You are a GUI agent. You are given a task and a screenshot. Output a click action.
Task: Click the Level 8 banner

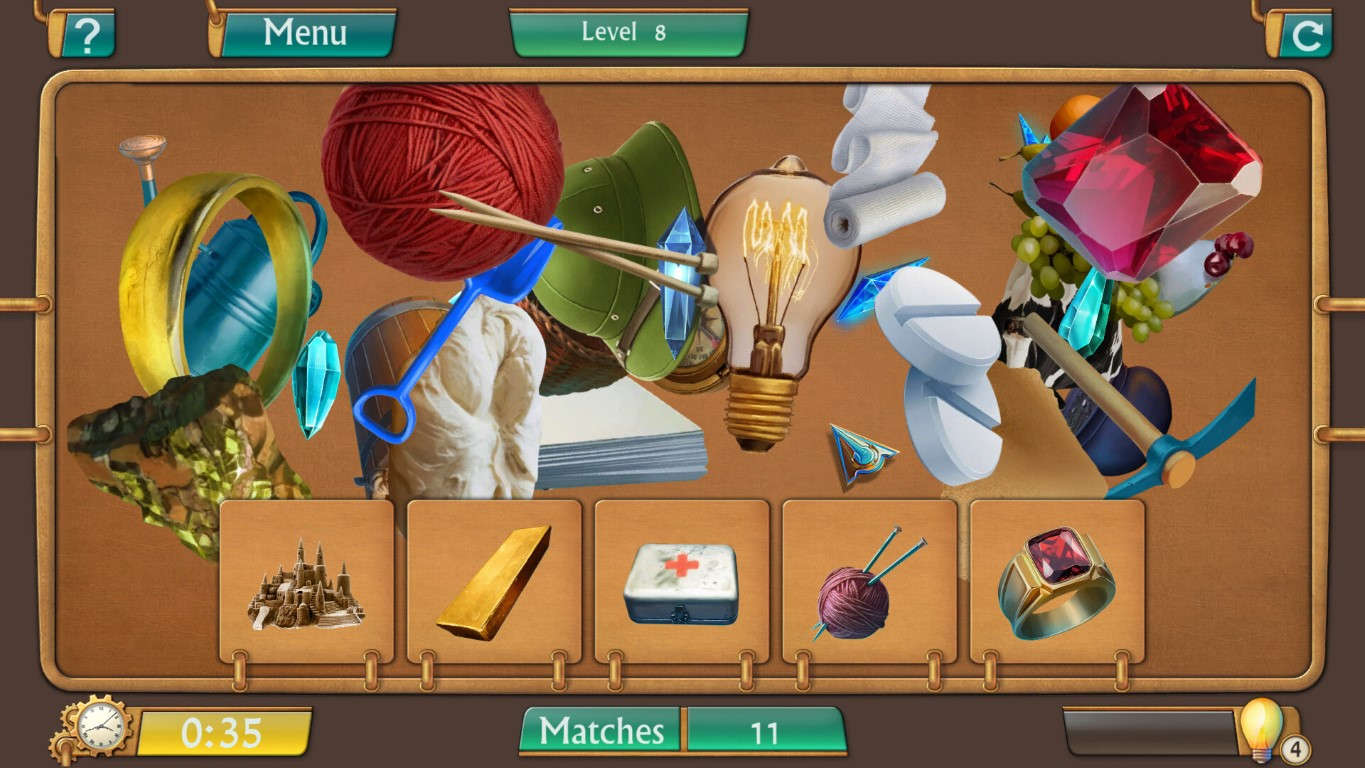(627, 31)
